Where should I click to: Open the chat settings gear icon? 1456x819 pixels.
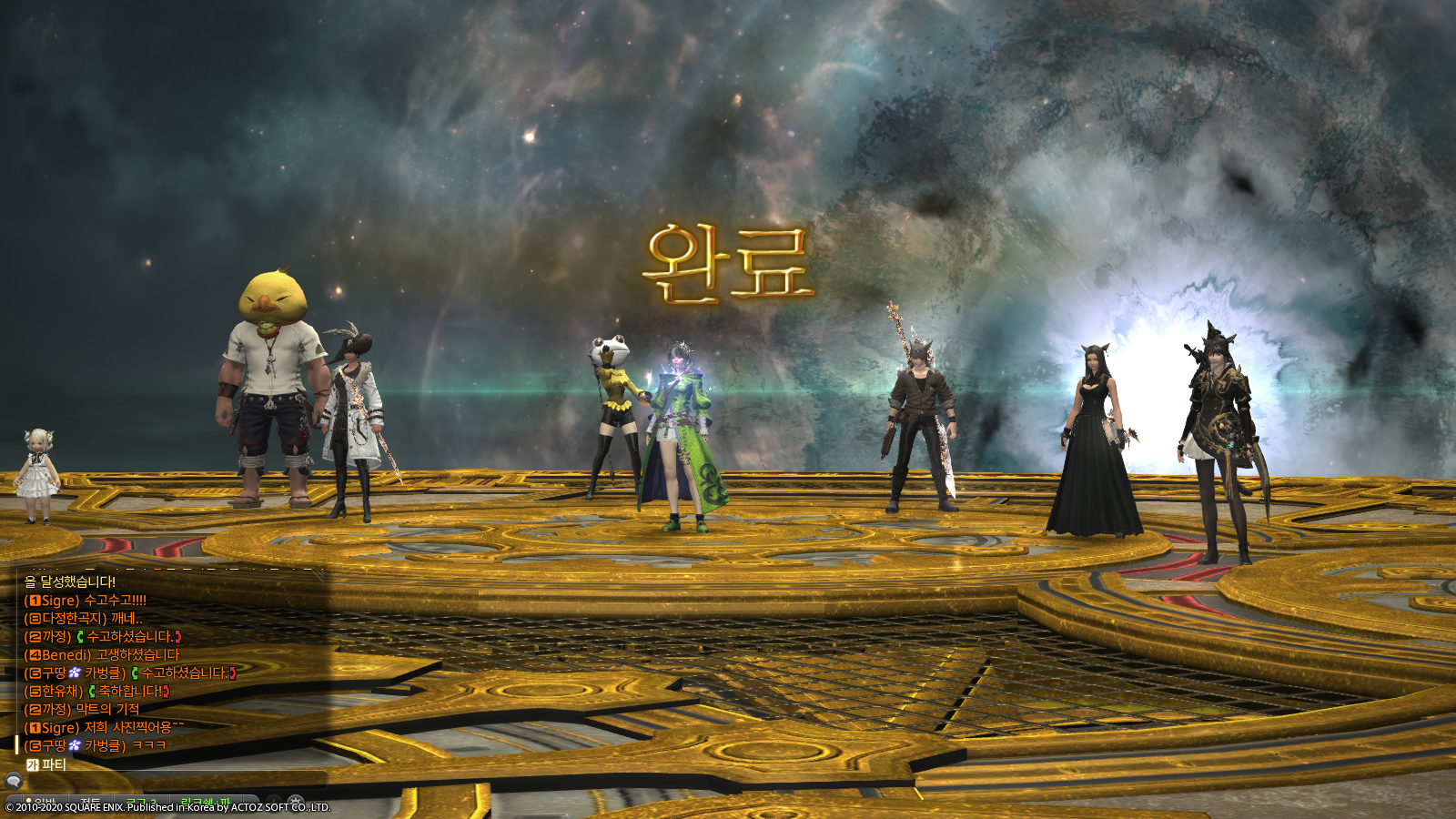[x=296, y=801]
